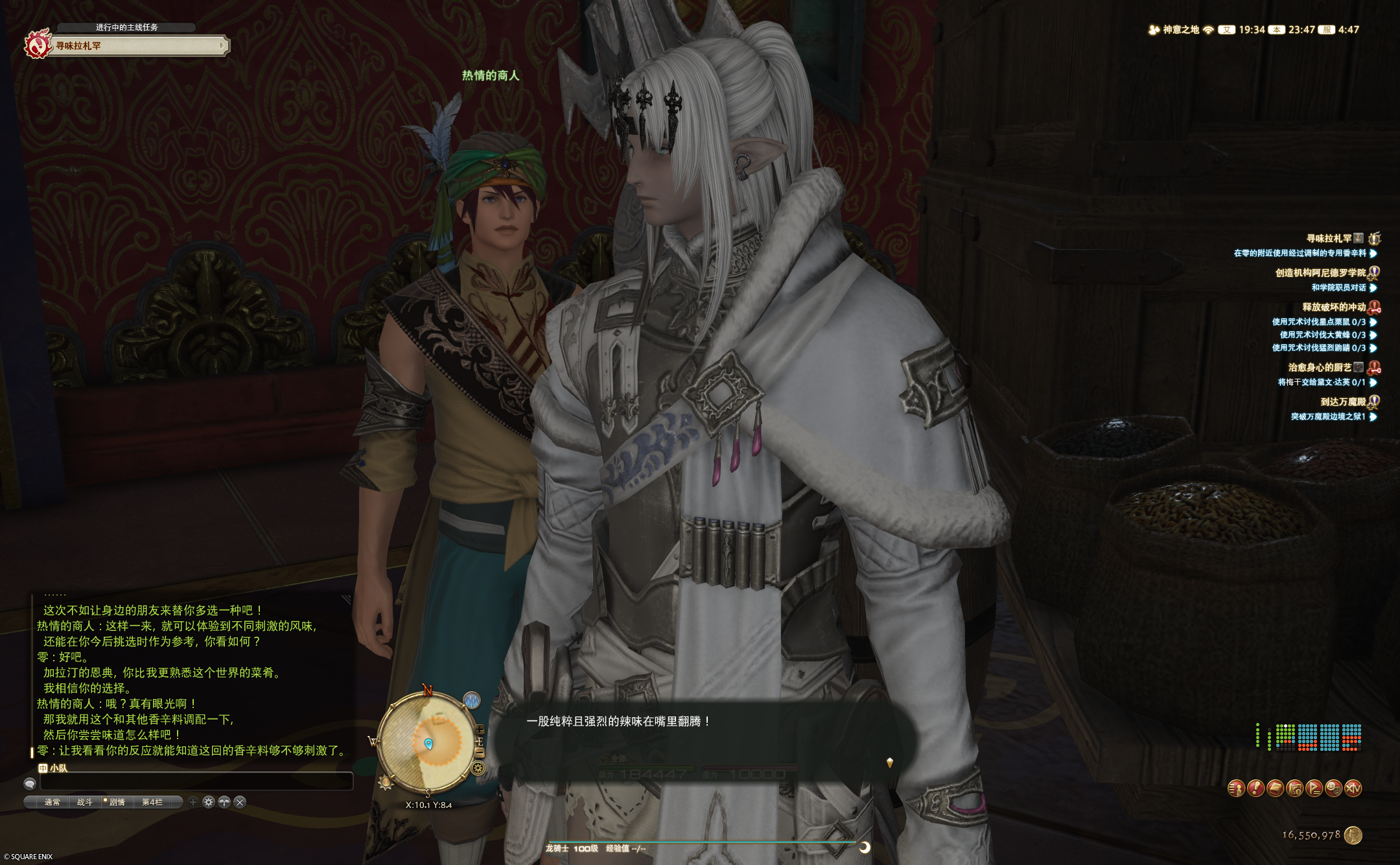Zoom in the minimap with plus button

480,730
